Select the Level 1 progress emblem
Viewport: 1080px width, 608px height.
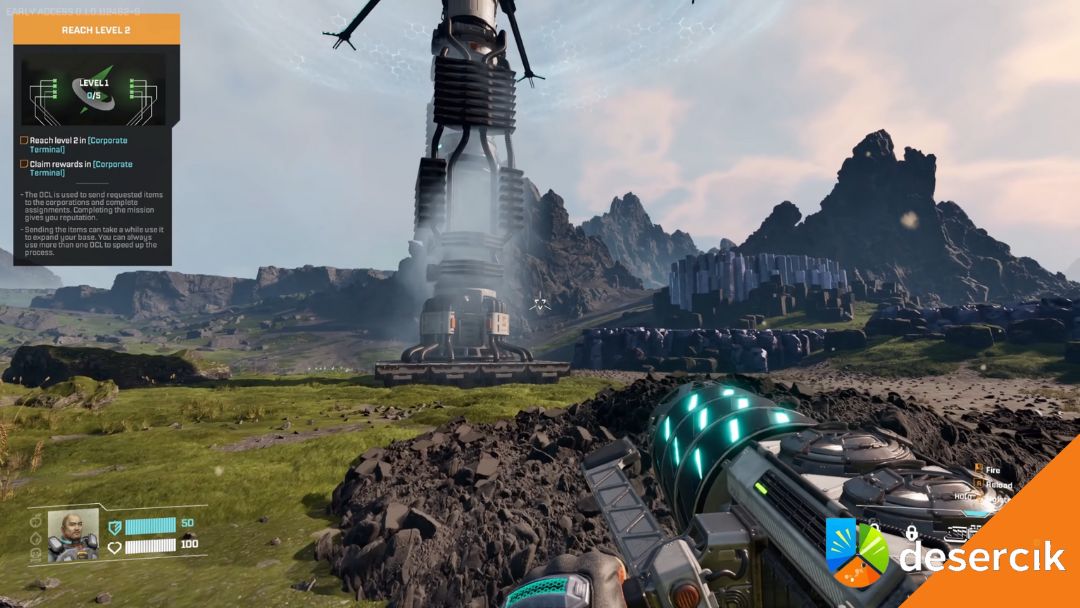(x=95, y=91)
